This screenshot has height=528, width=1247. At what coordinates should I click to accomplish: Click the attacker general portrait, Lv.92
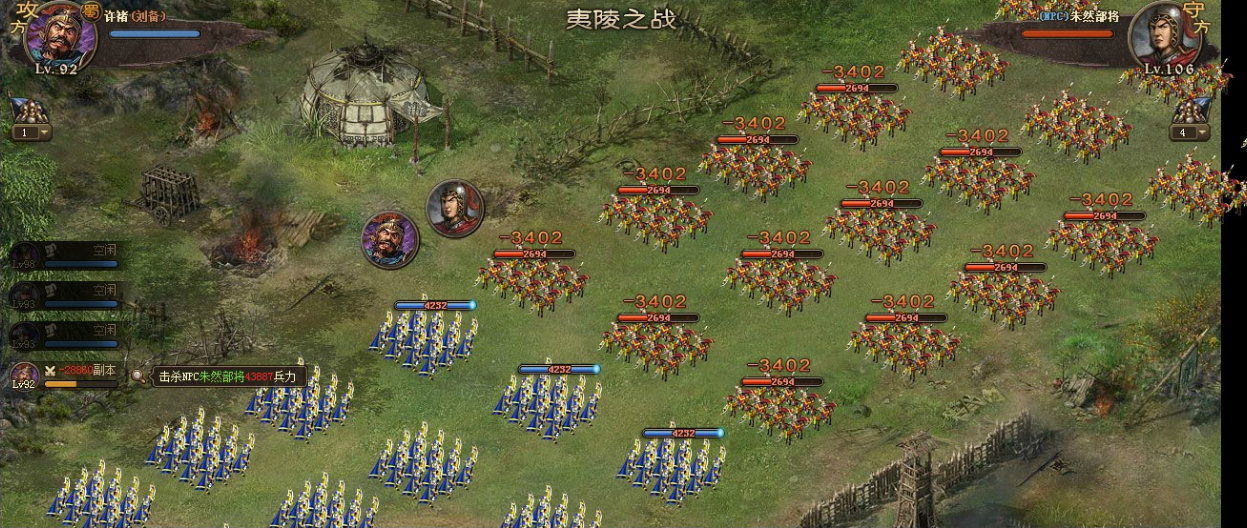[59, 36]
